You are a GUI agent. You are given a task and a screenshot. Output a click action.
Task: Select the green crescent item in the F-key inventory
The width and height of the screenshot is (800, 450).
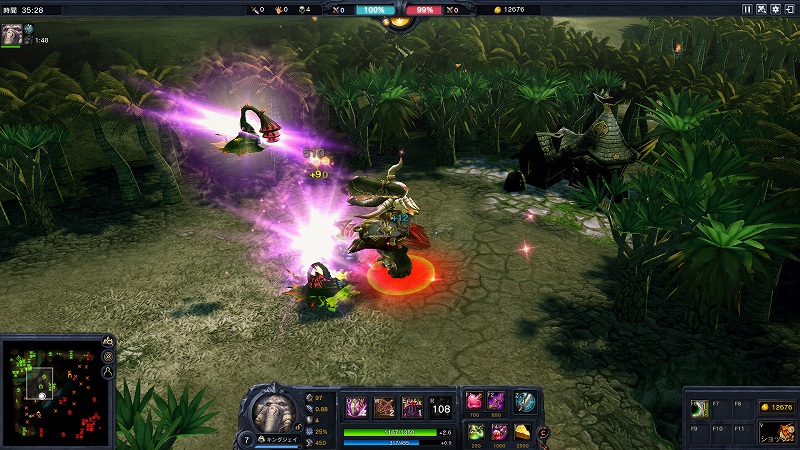coord(702,407)
